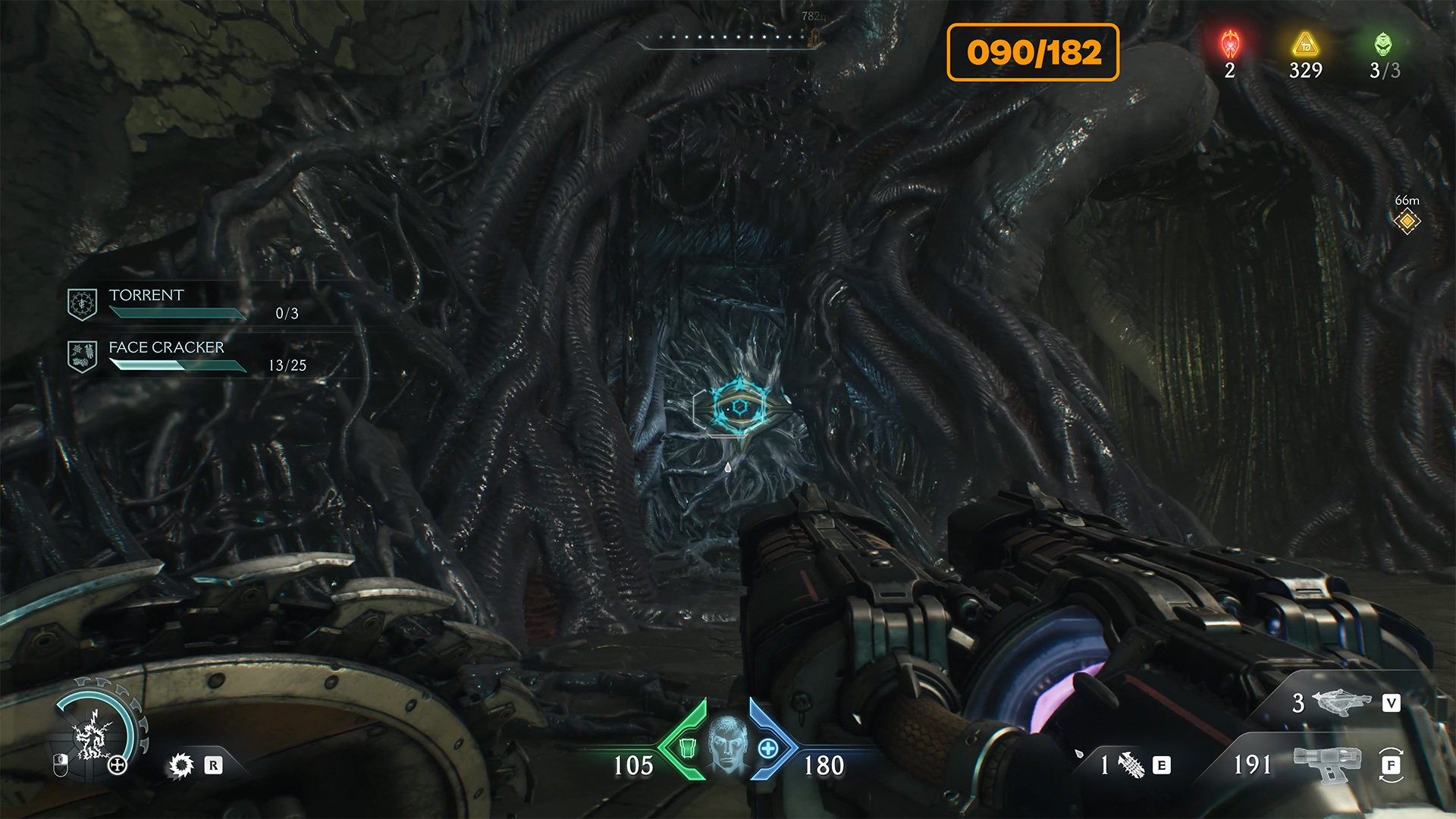Click the orange 090/182 collectible counter overlay
The image size is (1456, 819).
point(1033,52)
